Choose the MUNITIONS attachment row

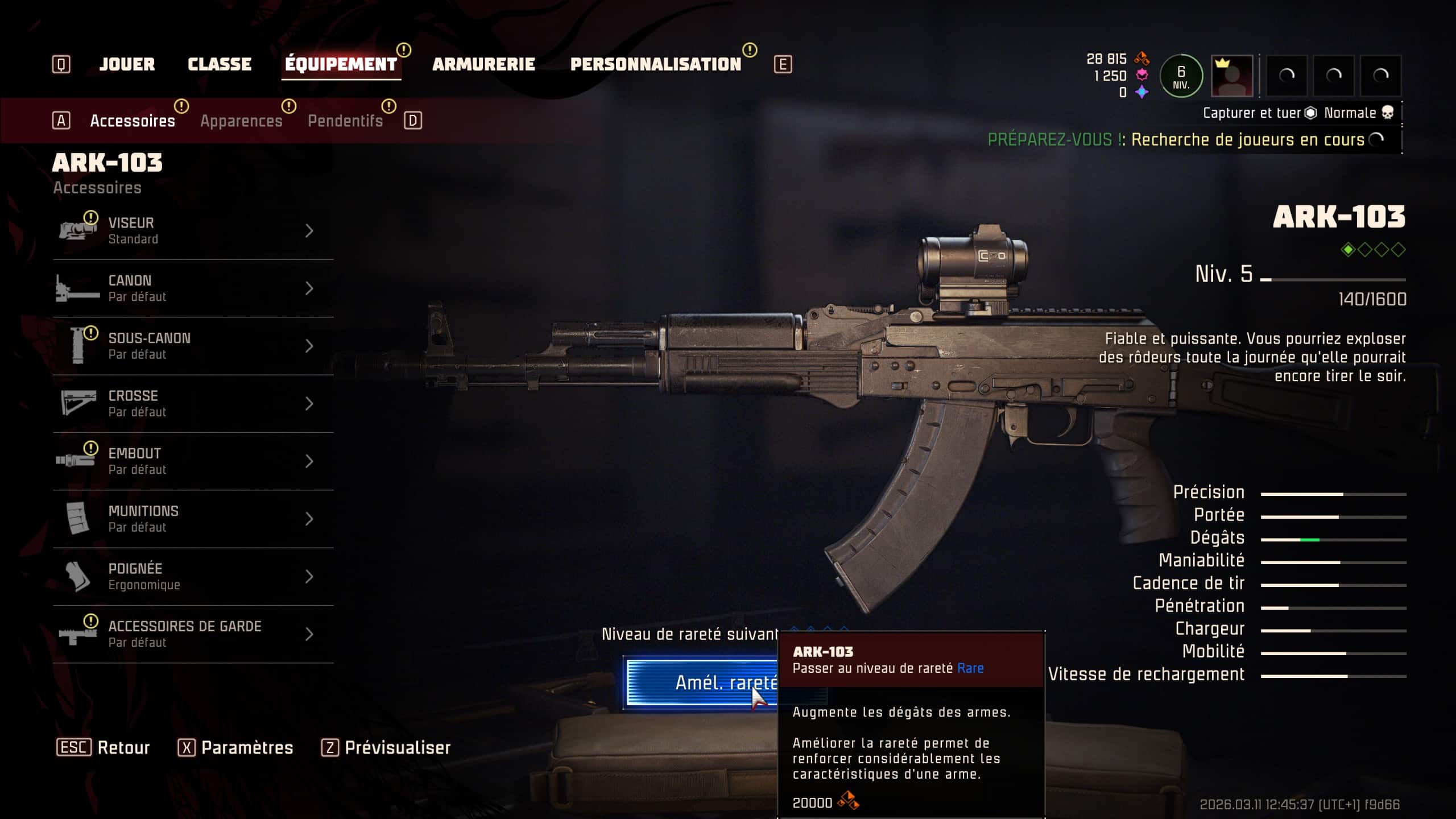(193, 519)
